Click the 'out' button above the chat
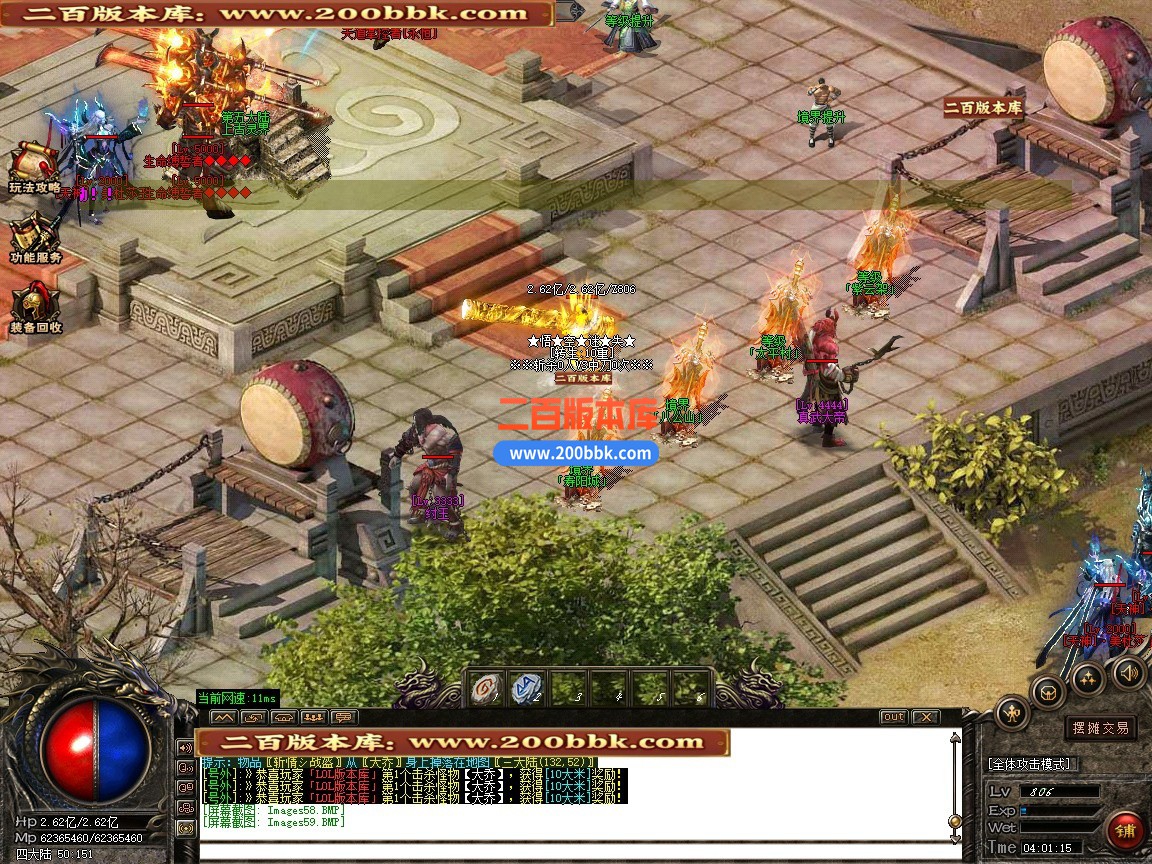This screenshot has width=1152, height=864. [x=893, y=717]
